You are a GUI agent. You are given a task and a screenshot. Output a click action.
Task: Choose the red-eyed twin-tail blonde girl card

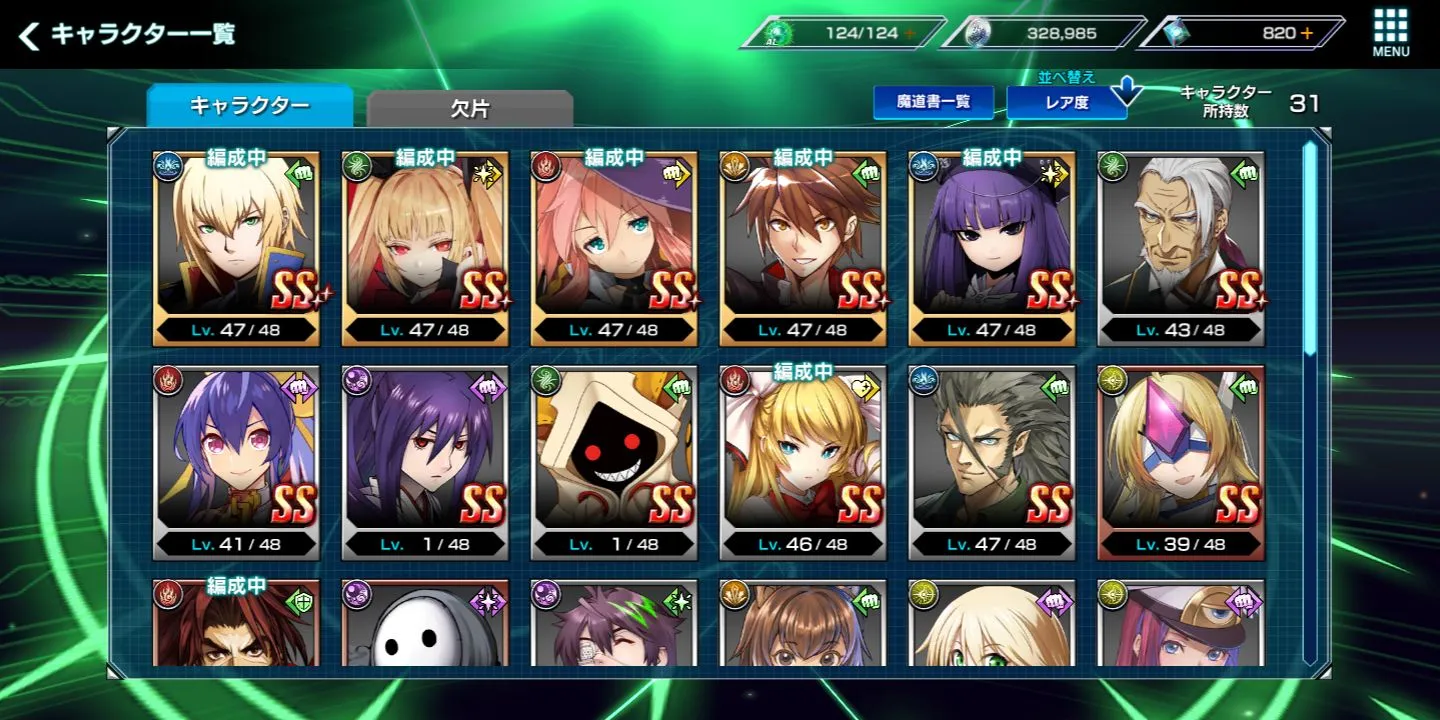[425, 249]
